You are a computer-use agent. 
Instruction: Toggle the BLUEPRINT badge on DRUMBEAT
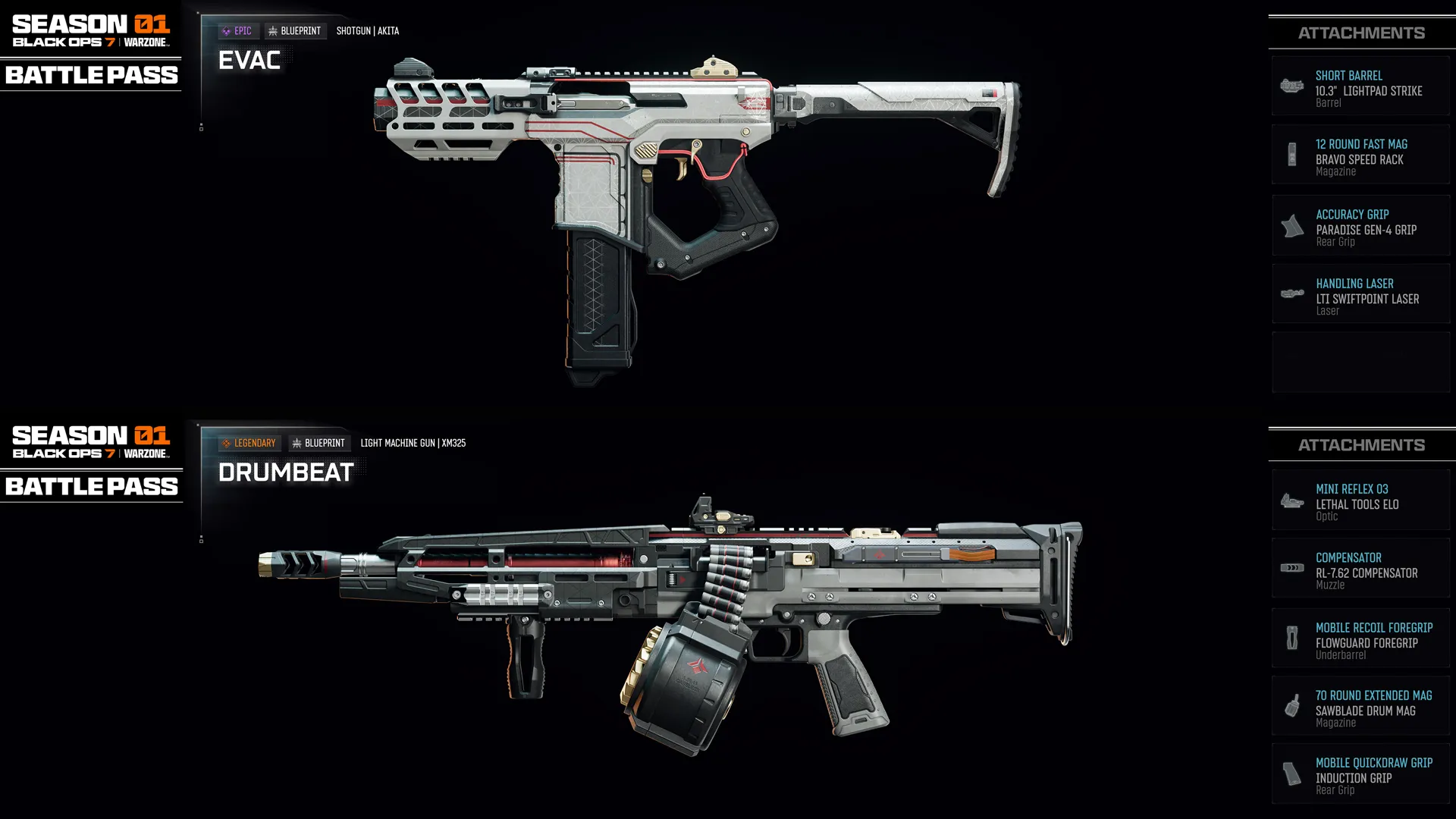click(318, 443)
